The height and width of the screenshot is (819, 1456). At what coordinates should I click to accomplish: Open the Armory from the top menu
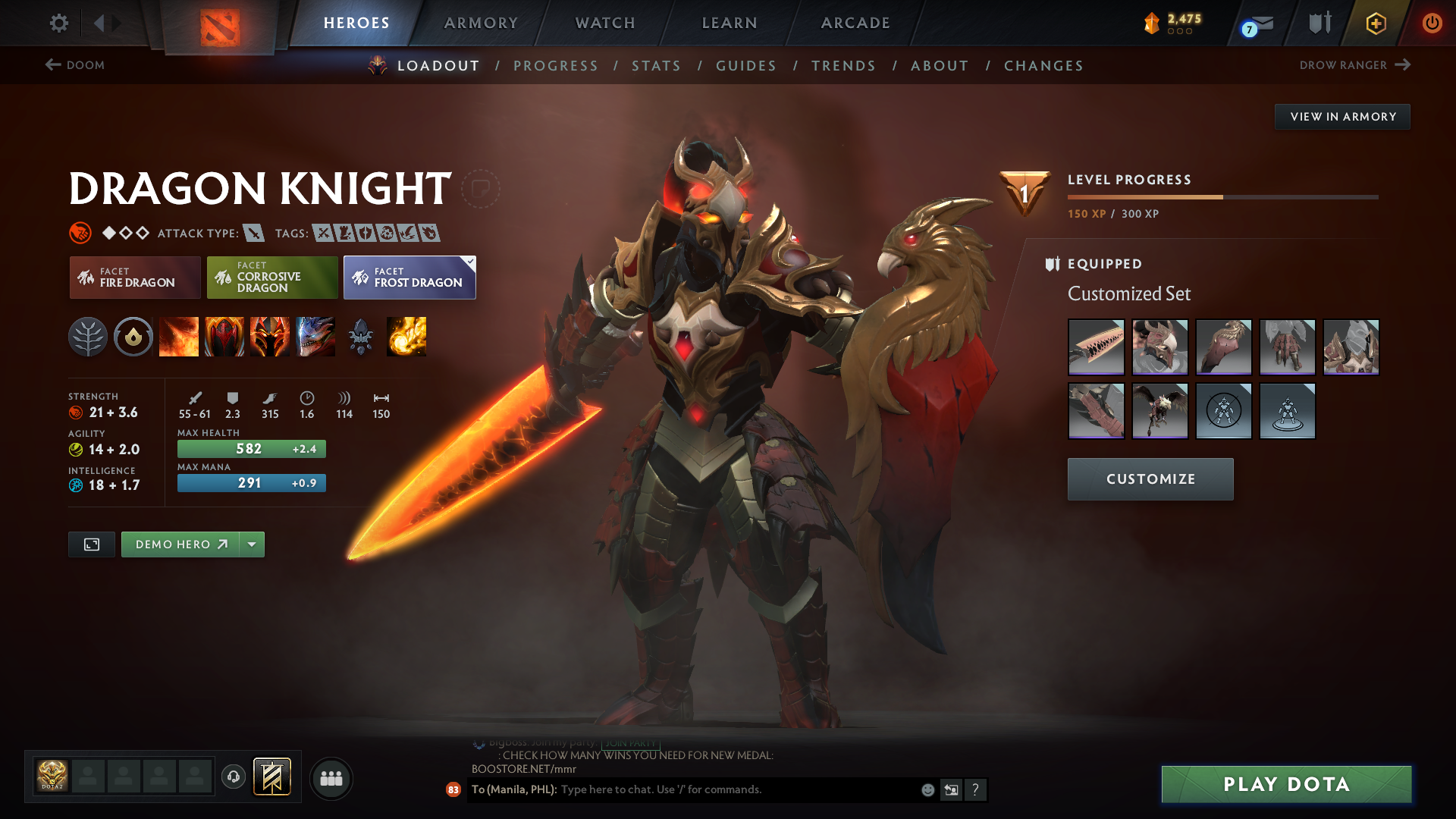coord(481,23)
